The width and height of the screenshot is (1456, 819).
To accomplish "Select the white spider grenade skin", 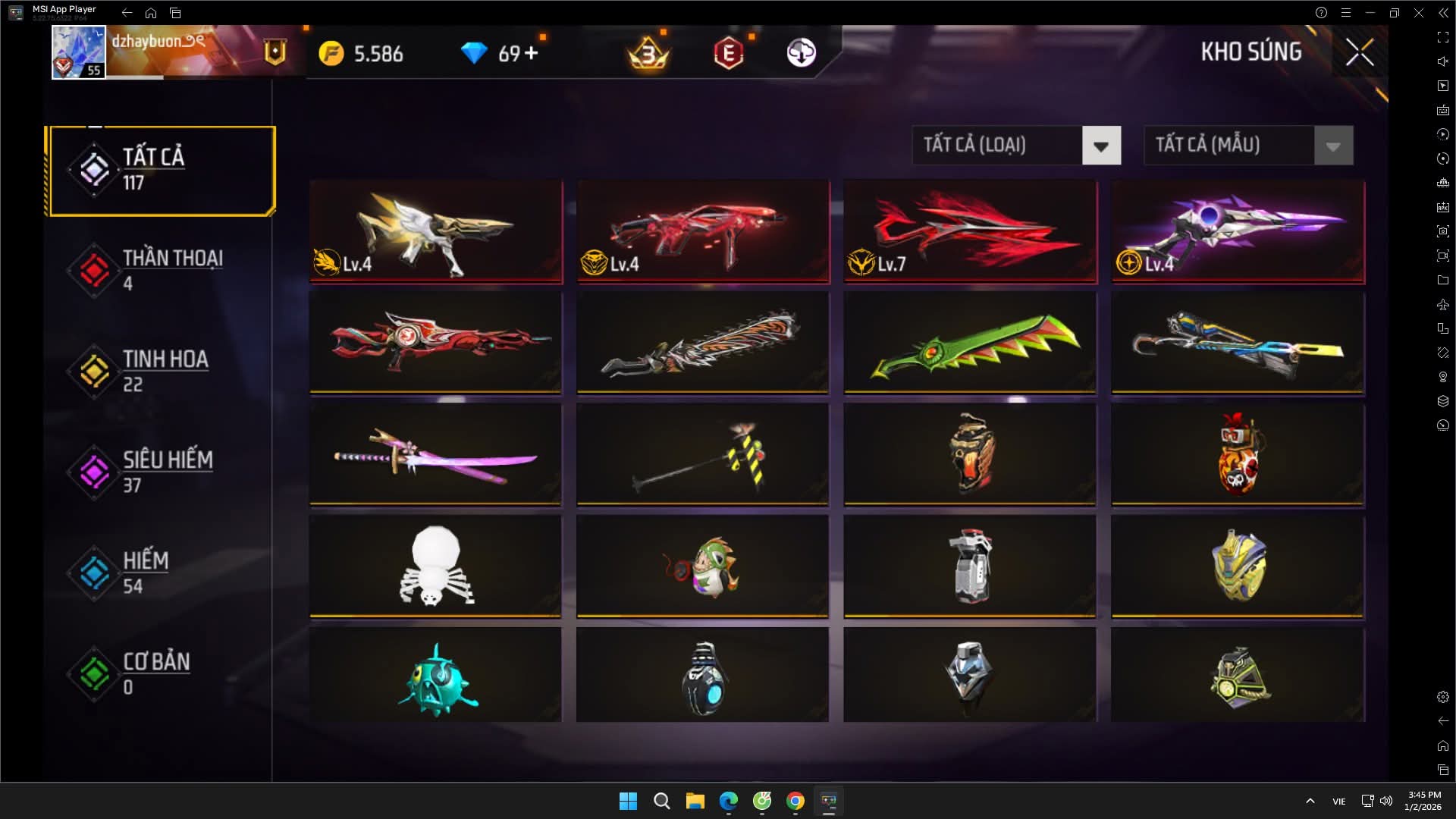I will coord(436,566).
